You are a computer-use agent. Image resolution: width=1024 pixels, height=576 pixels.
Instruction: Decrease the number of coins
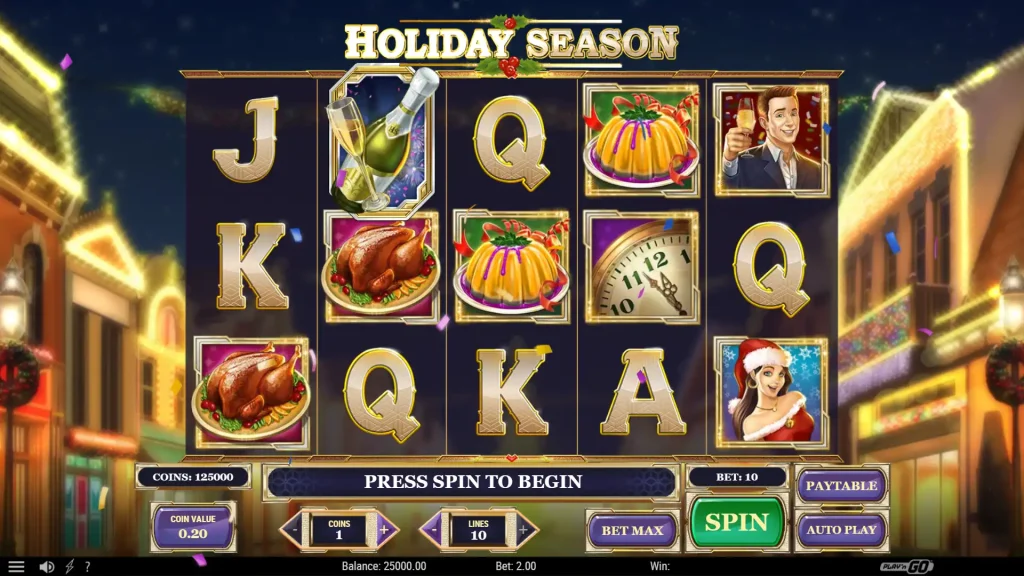coord(293,529)
